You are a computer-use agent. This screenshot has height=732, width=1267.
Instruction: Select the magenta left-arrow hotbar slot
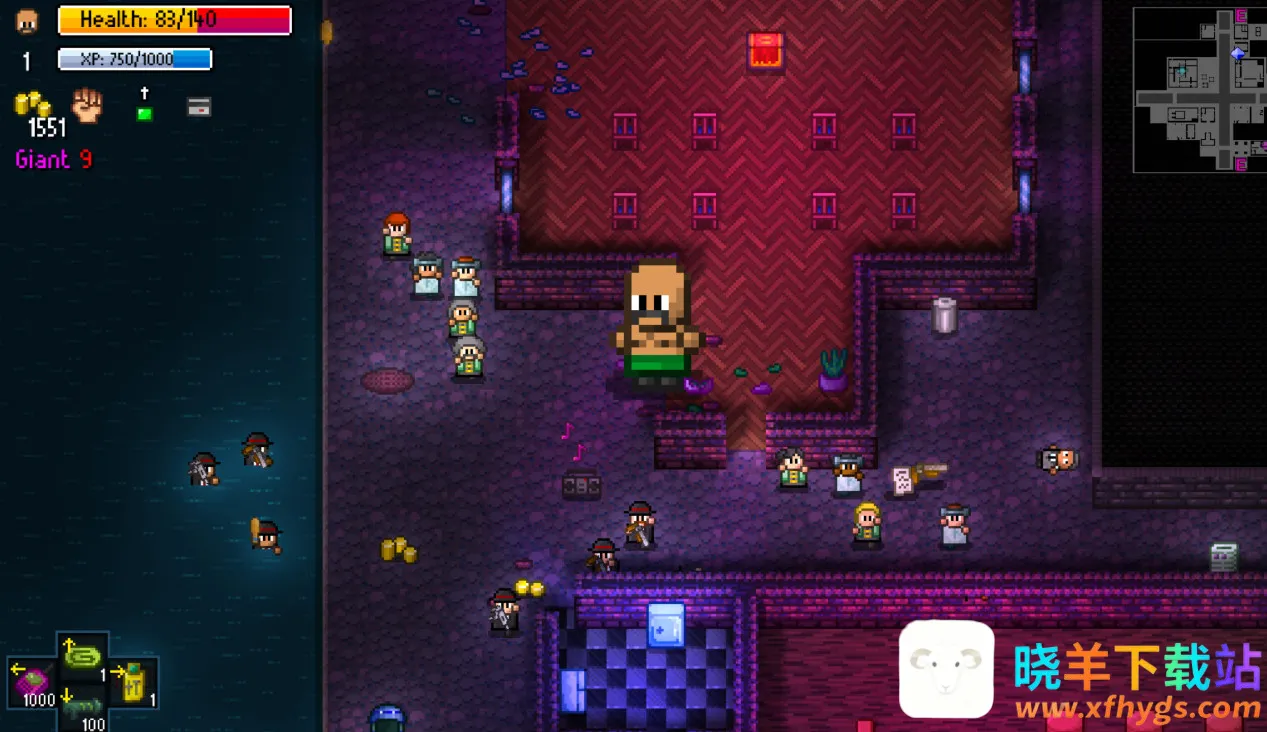32,680
